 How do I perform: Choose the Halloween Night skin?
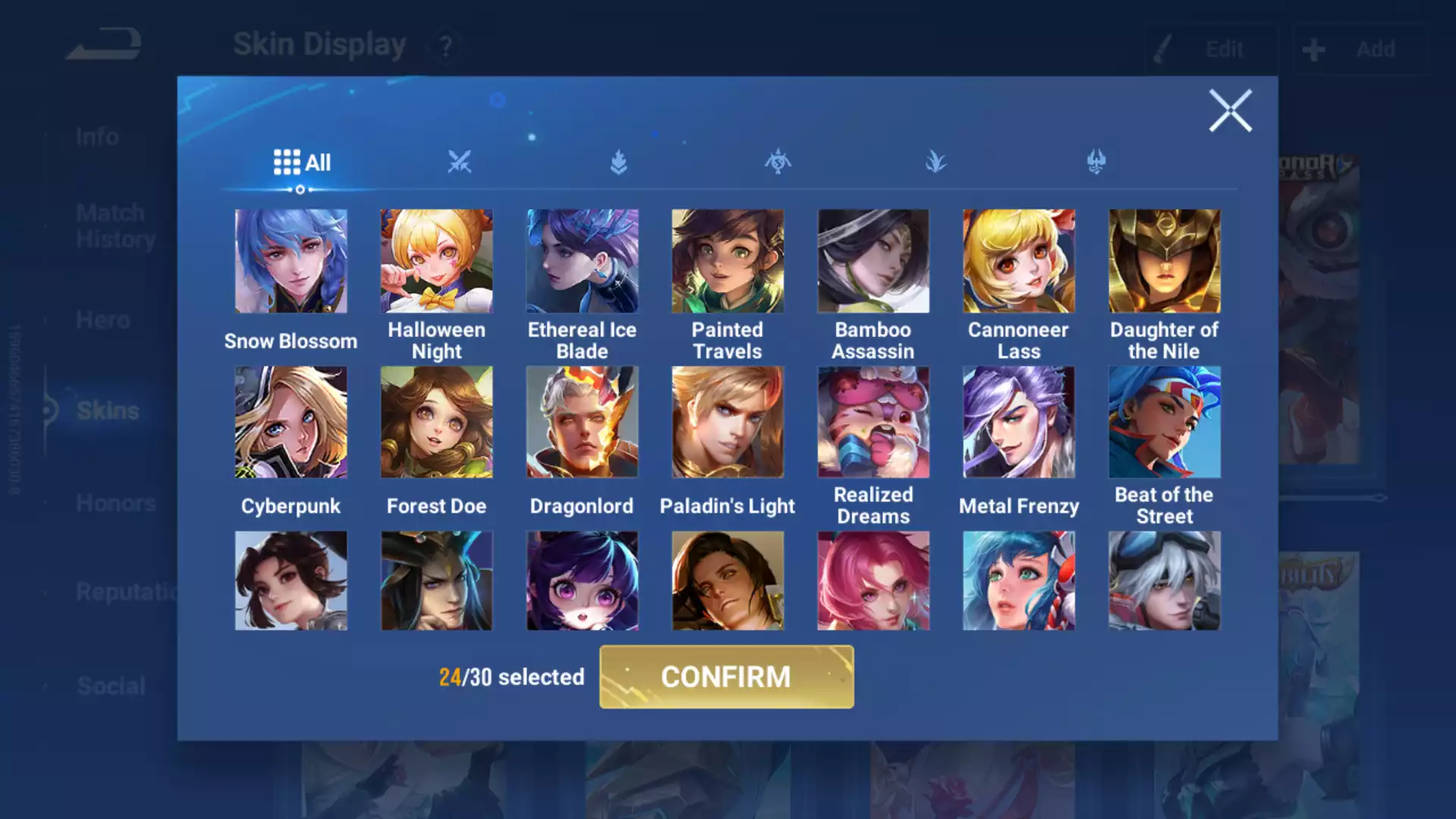click(437, 262)
